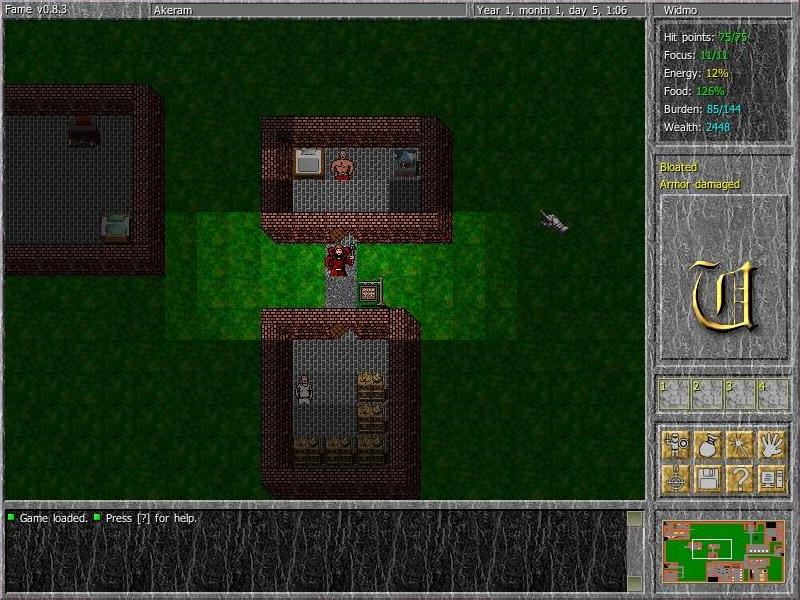Screen dimensions: 800x600
Task: Select quick slot number 3
Action: click(x=739, y=394)
